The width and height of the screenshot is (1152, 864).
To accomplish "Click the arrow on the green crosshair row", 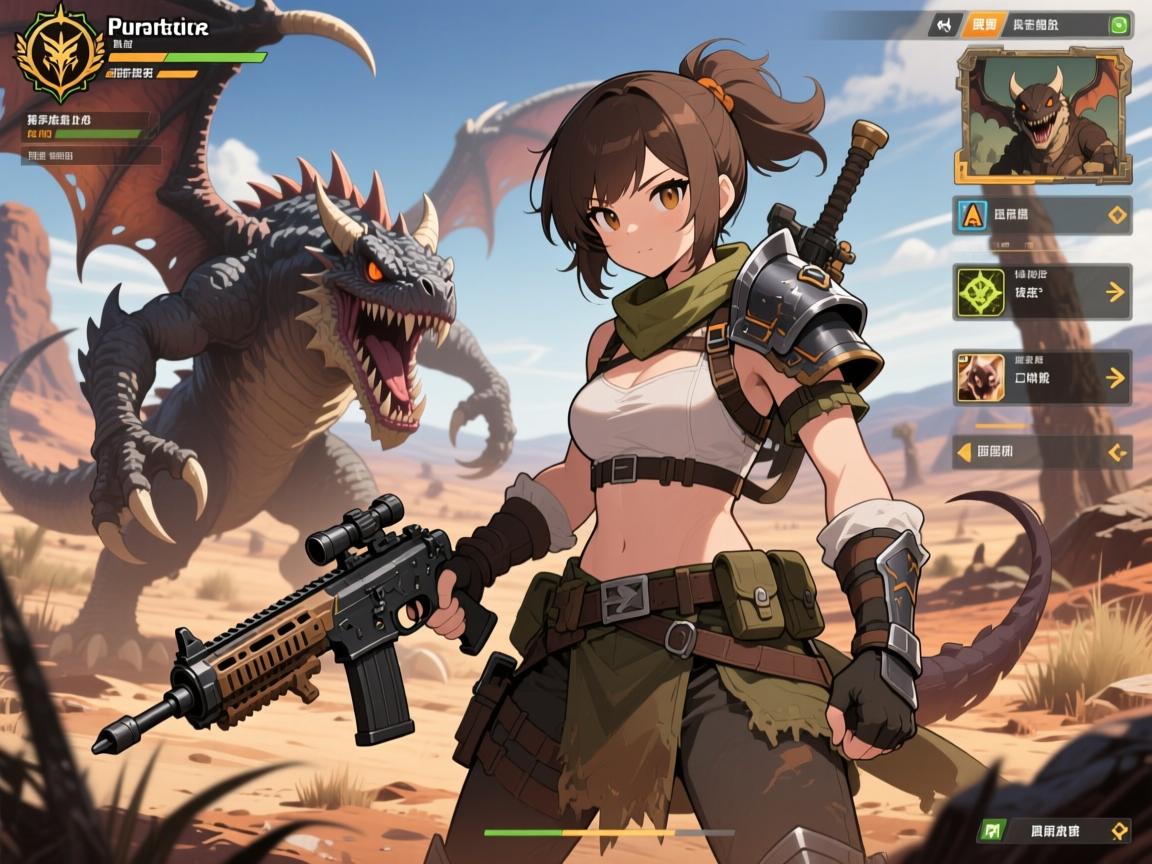I will 1113,292.
